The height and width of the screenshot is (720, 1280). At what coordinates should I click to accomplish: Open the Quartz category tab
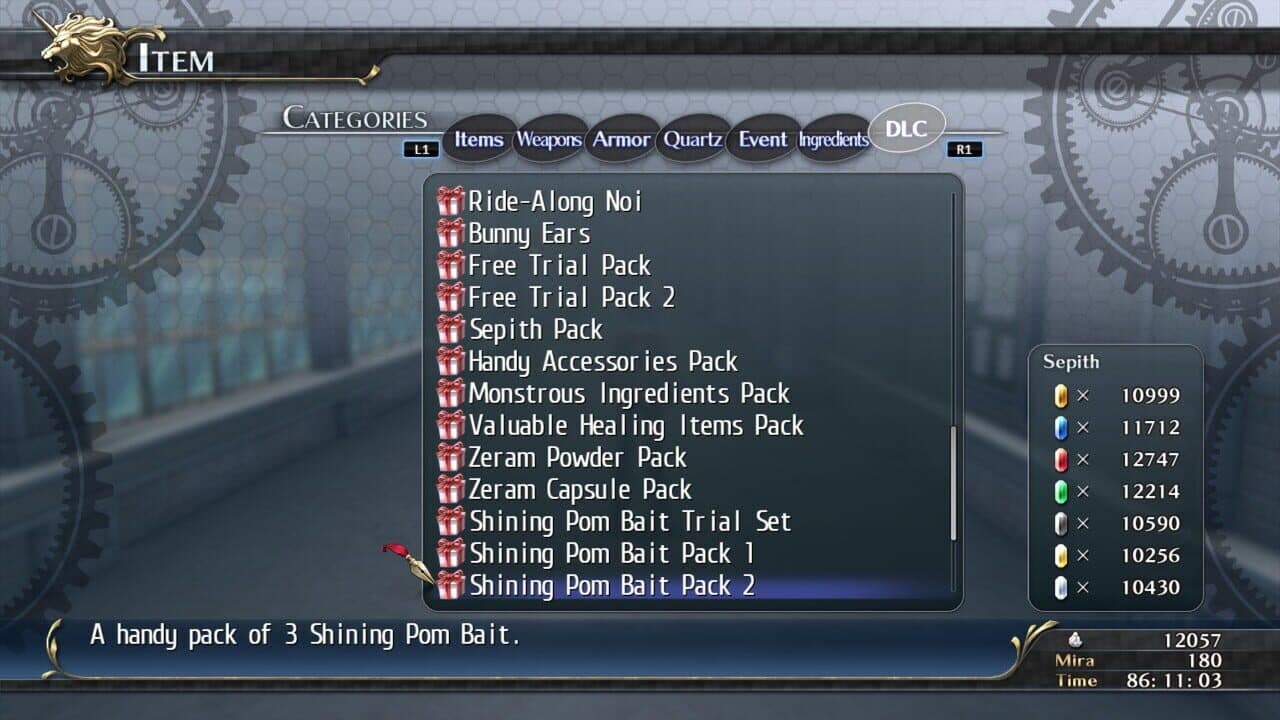point(693,140)
